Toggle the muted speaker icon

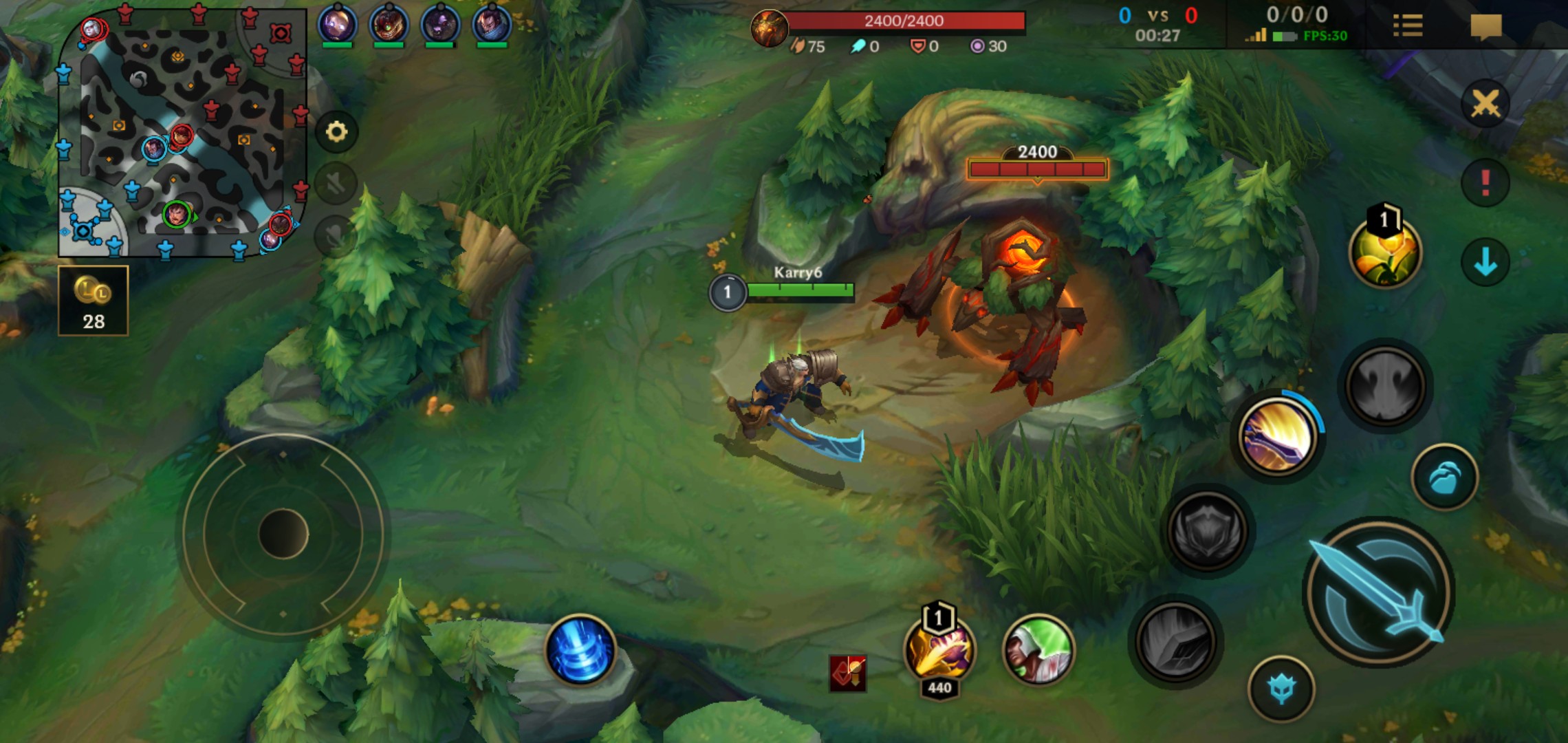(336, 184)
